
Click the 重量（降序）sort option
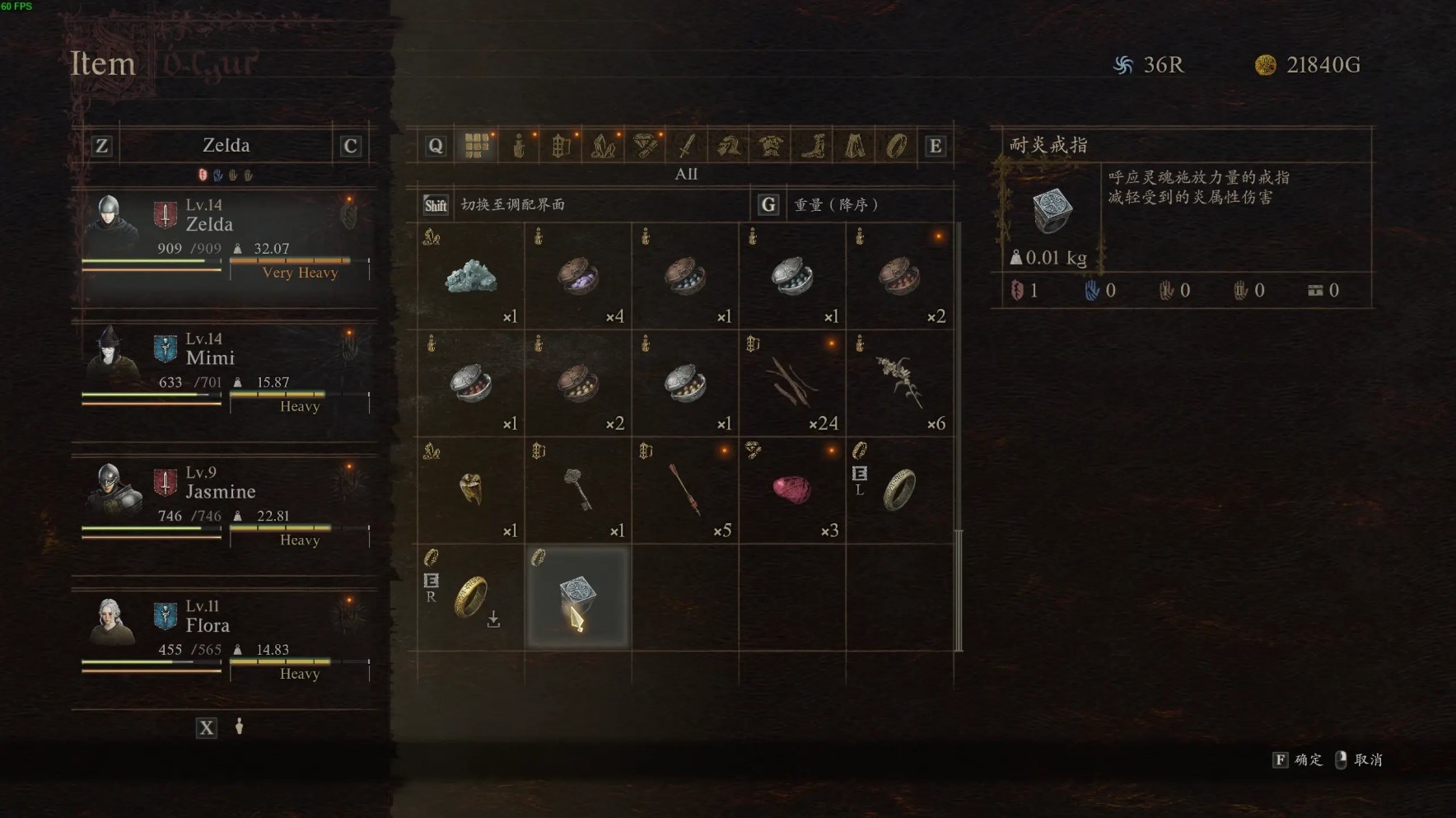pos(835,204)
